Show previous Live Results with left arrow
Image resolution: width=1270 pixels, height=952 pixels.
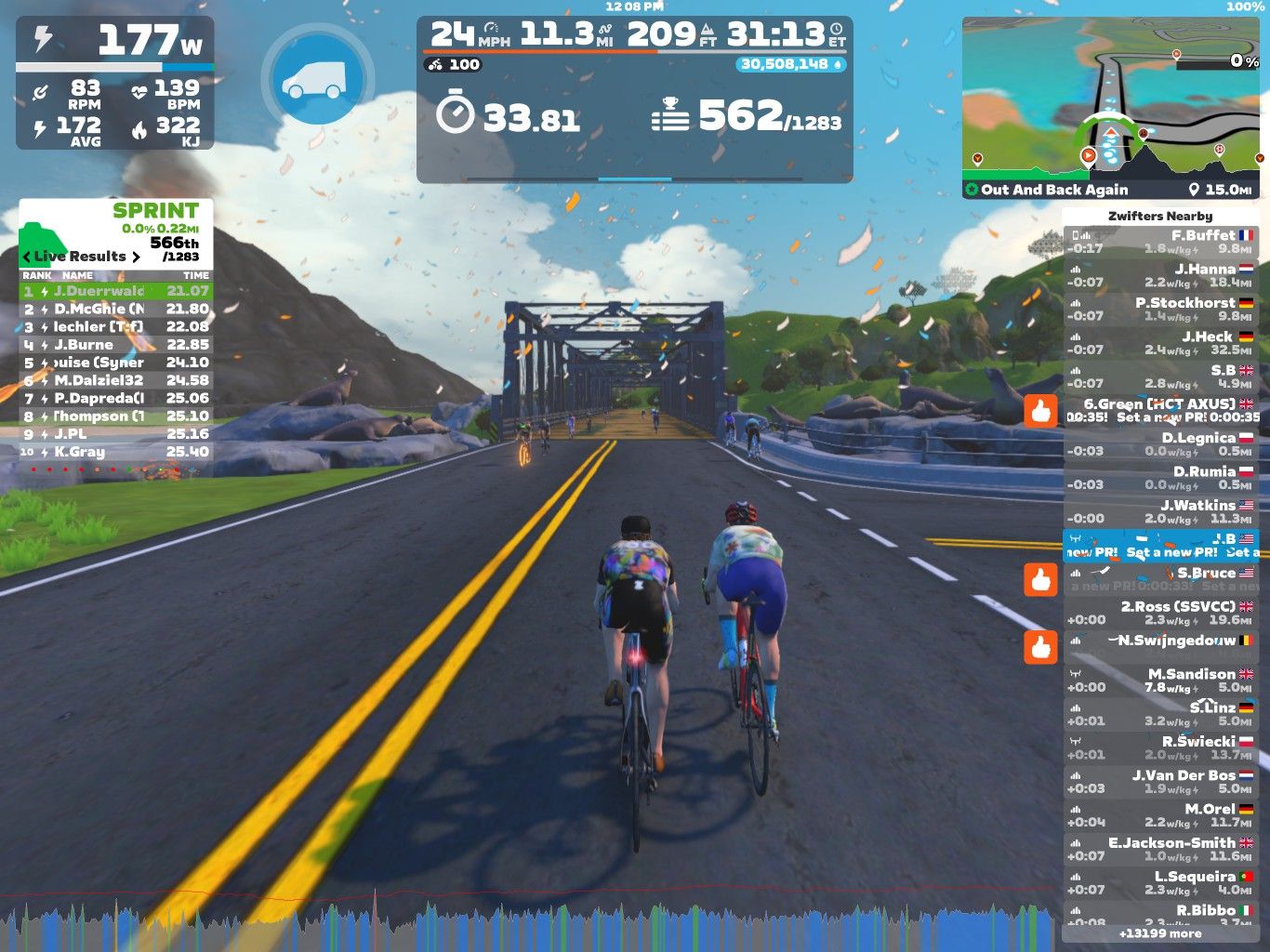tap(26, 257)
